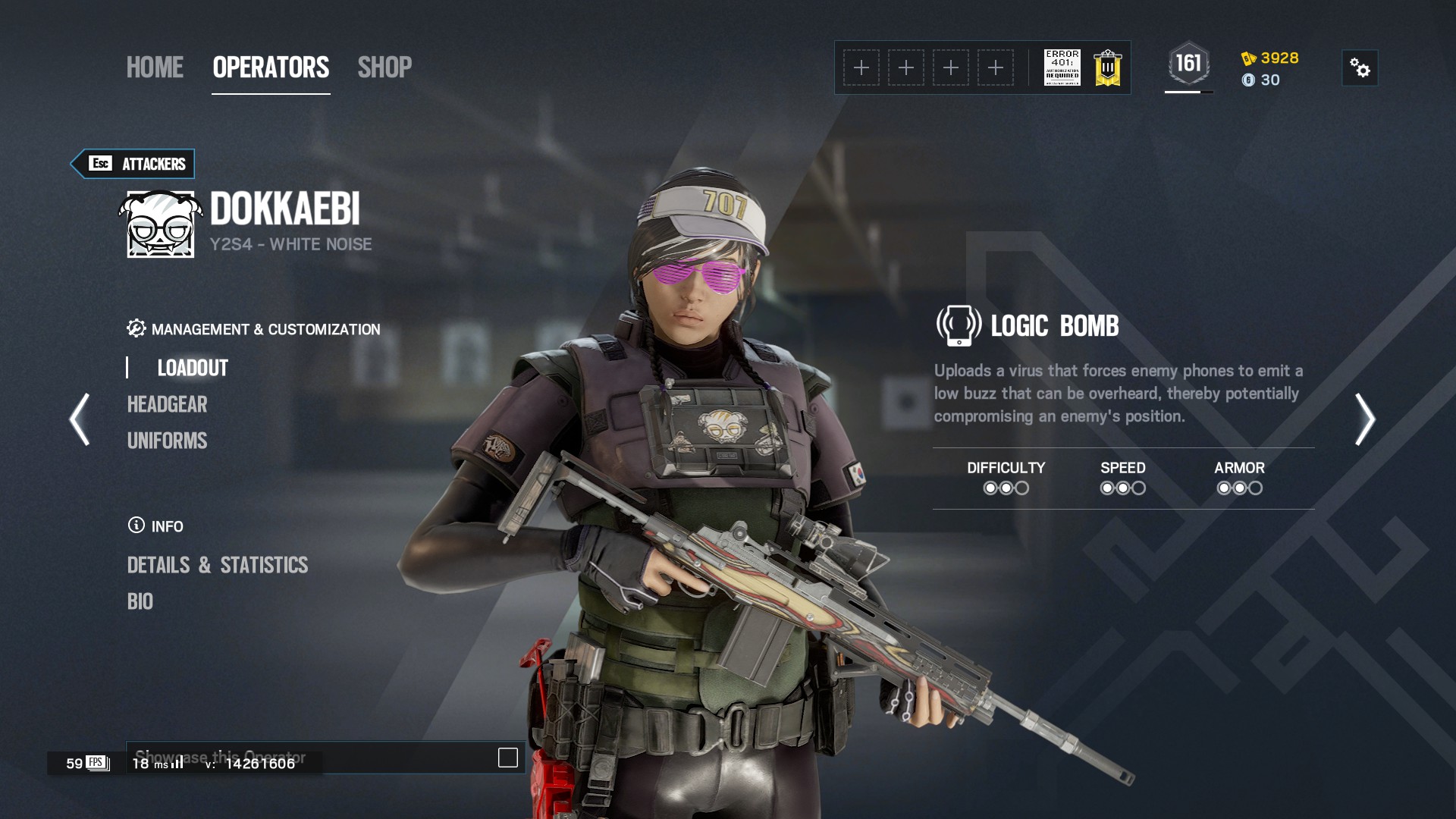Open Details & Statistics
This screenshot has height=819, width=1456.
pyautogui.click(x=217, y=565)
